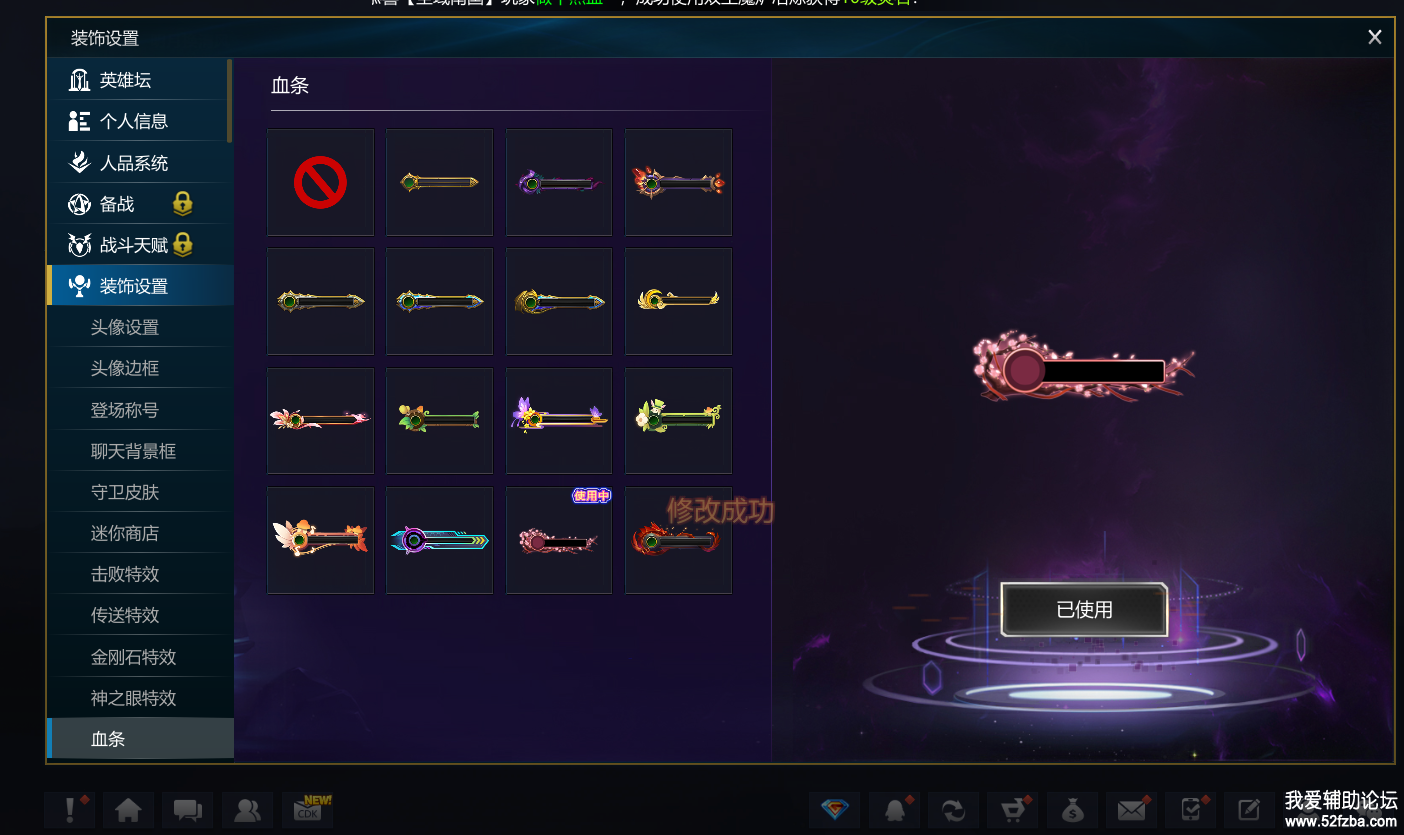
Task: Go to 守卫皮肤 settings
Action: point(125,492)
